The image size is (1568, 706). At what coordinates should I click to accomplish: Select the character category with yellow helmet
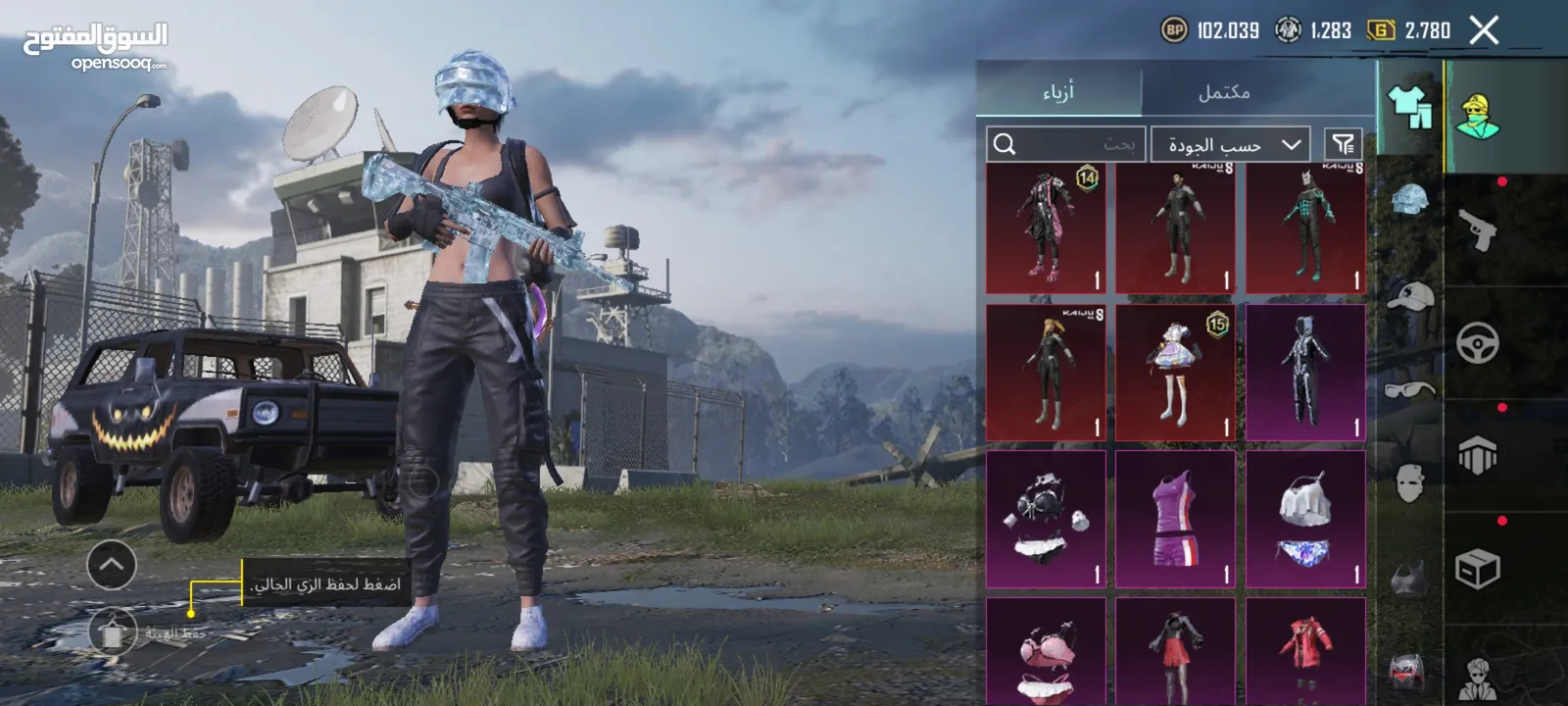point(1478,116)
